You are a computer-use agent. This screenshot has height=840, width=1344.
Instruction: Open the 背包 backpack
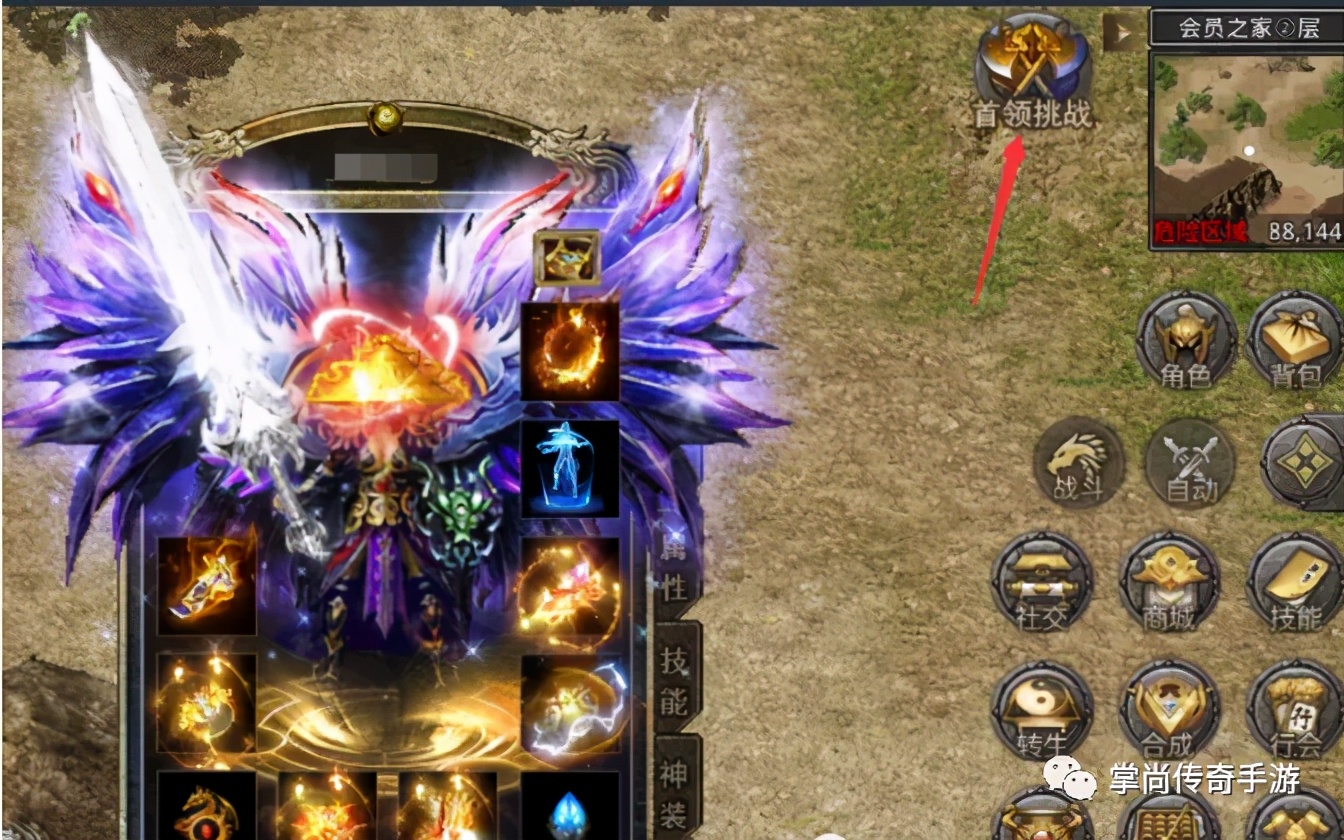pyautogui.click(x=1294, y=340)
